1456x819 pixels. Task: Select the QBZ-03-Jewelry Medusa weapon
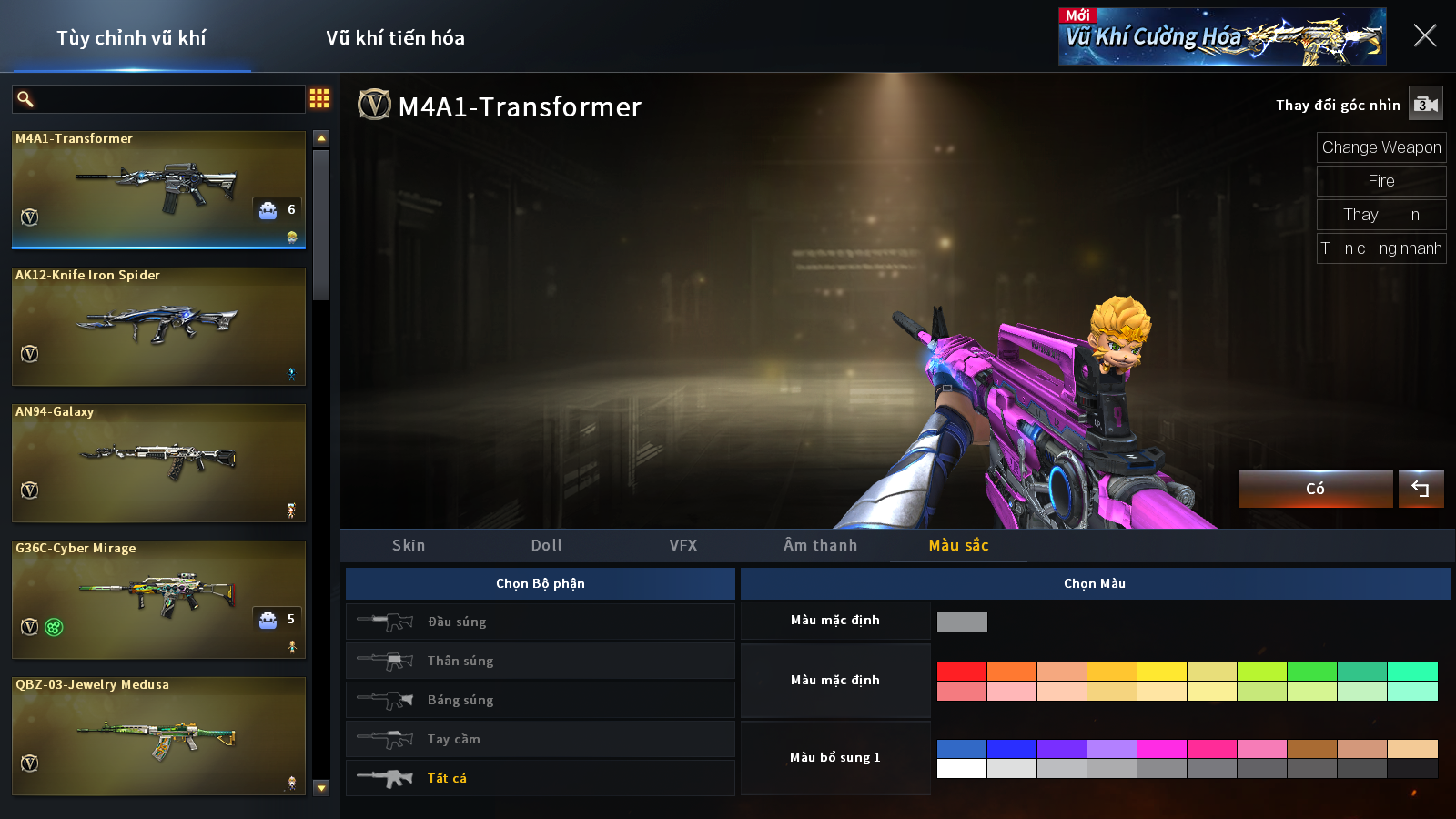pyautogui.click(x=158, y=735)
